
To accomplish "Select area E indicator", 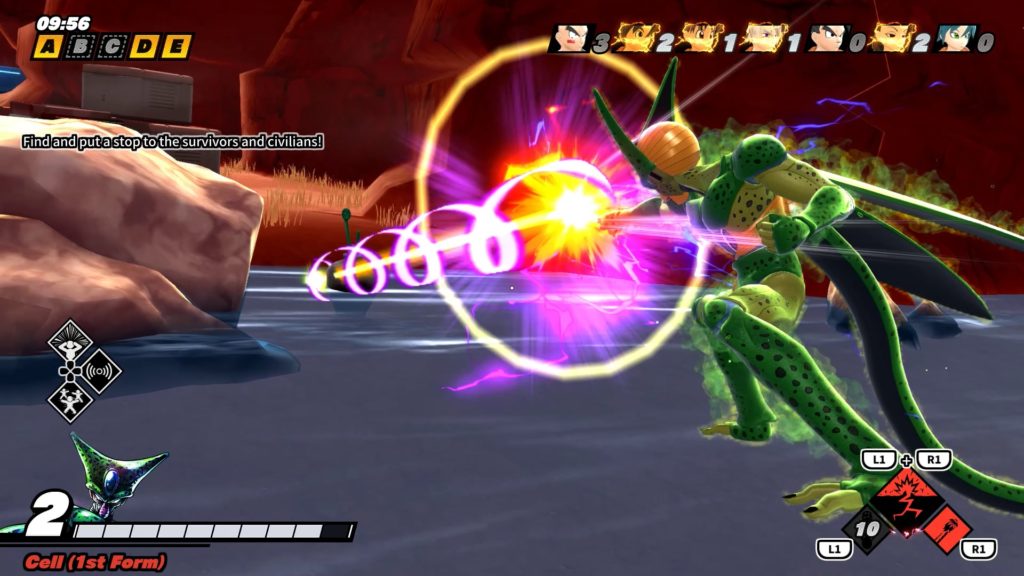I will [x=175, y=46].
